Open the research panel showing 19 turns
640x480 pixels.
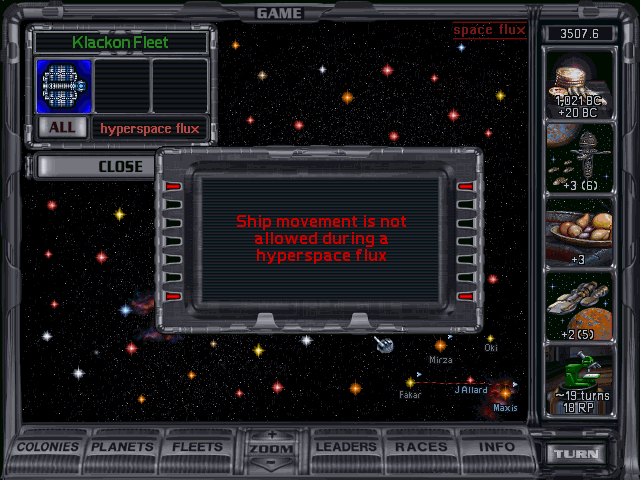[x=580, y=381]
